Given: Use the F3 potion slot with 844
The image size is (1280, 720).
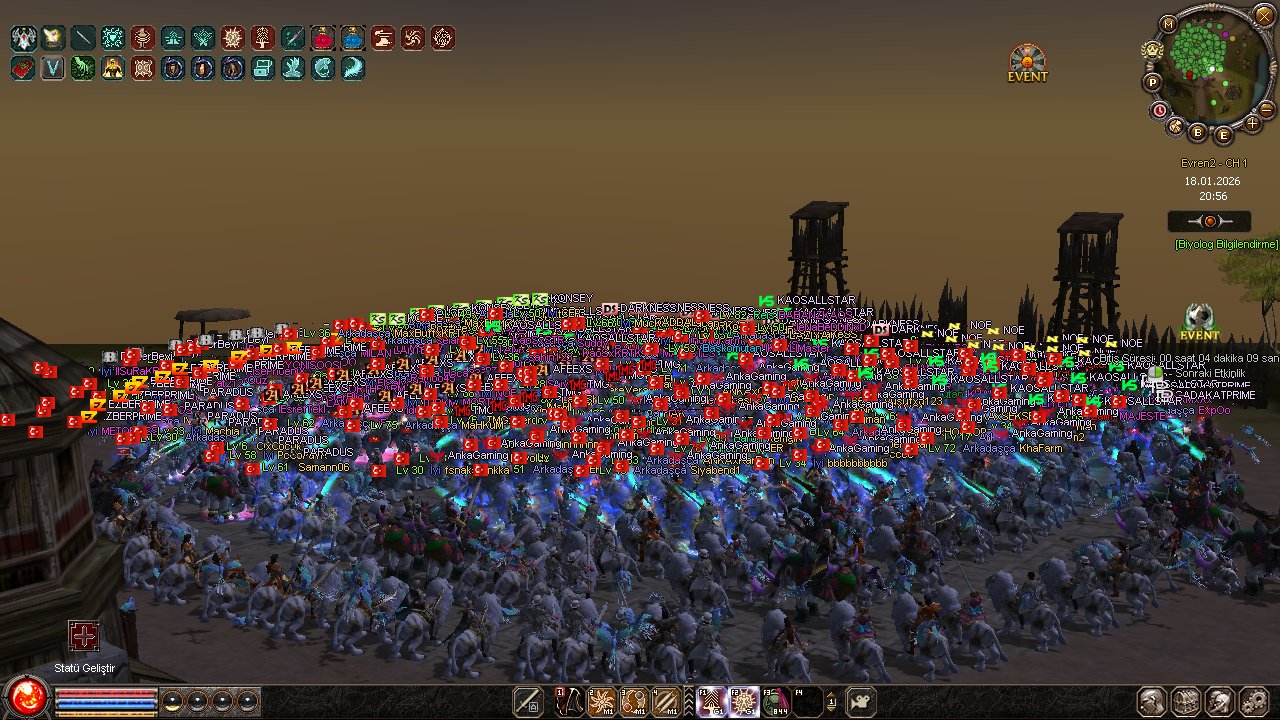Looking at the screenshot, I should [x=775, y=701].
